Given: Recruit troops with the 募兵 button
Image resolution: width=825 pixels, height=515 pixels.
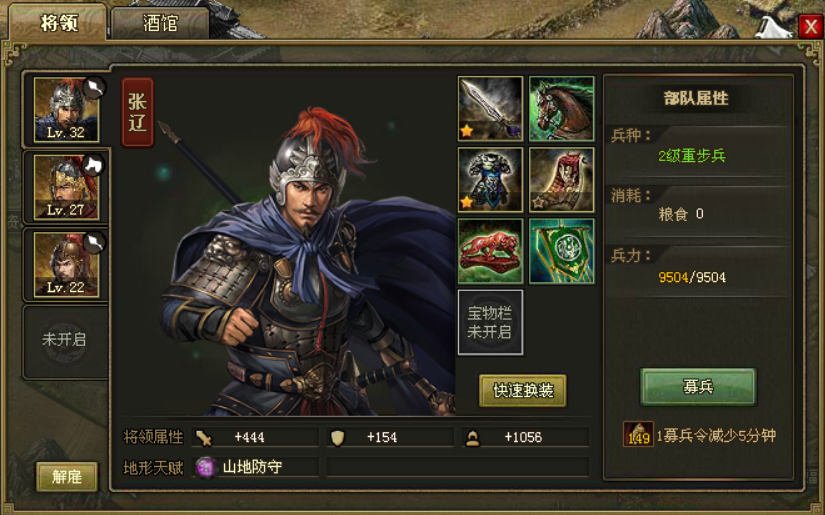Looking at the screenshot, I should coord(698,387).
